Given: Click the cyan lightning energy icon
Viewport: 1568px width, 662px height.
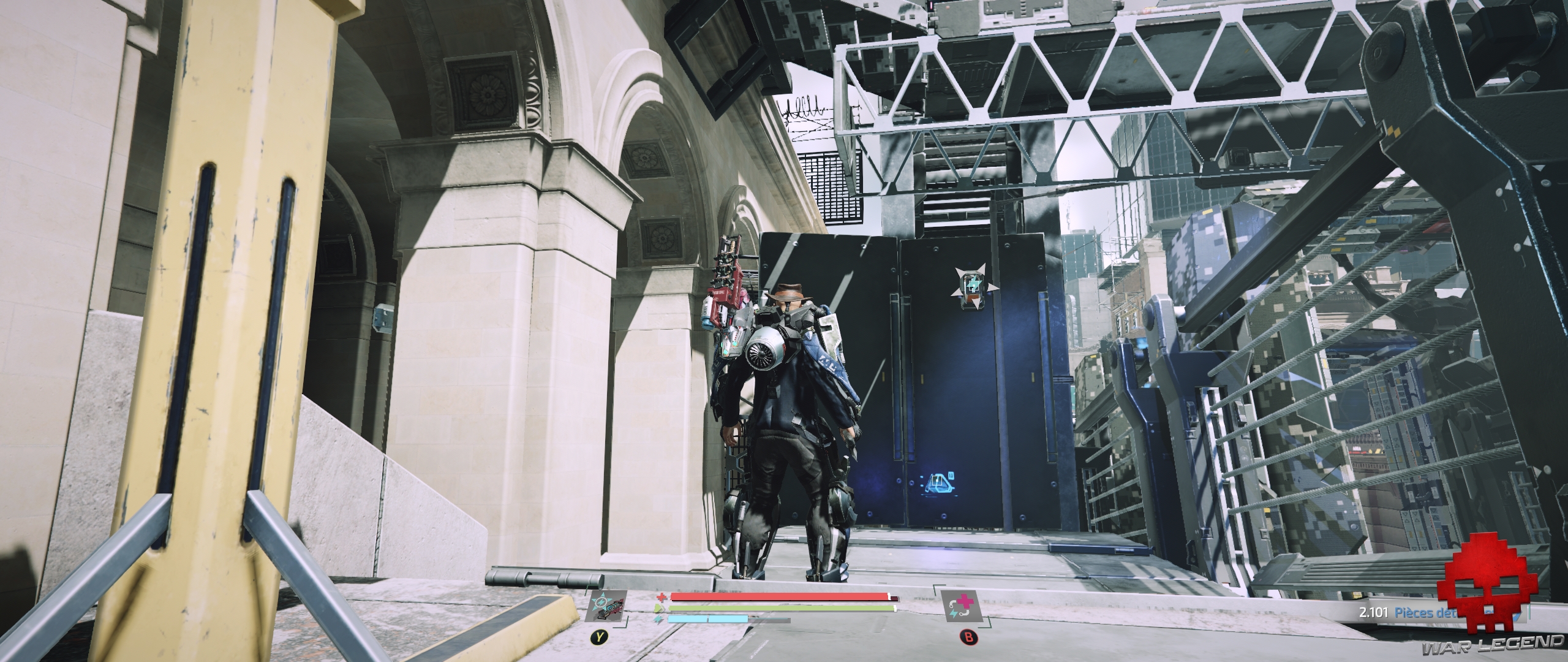Looking at the screenshot, I should 658,619.
